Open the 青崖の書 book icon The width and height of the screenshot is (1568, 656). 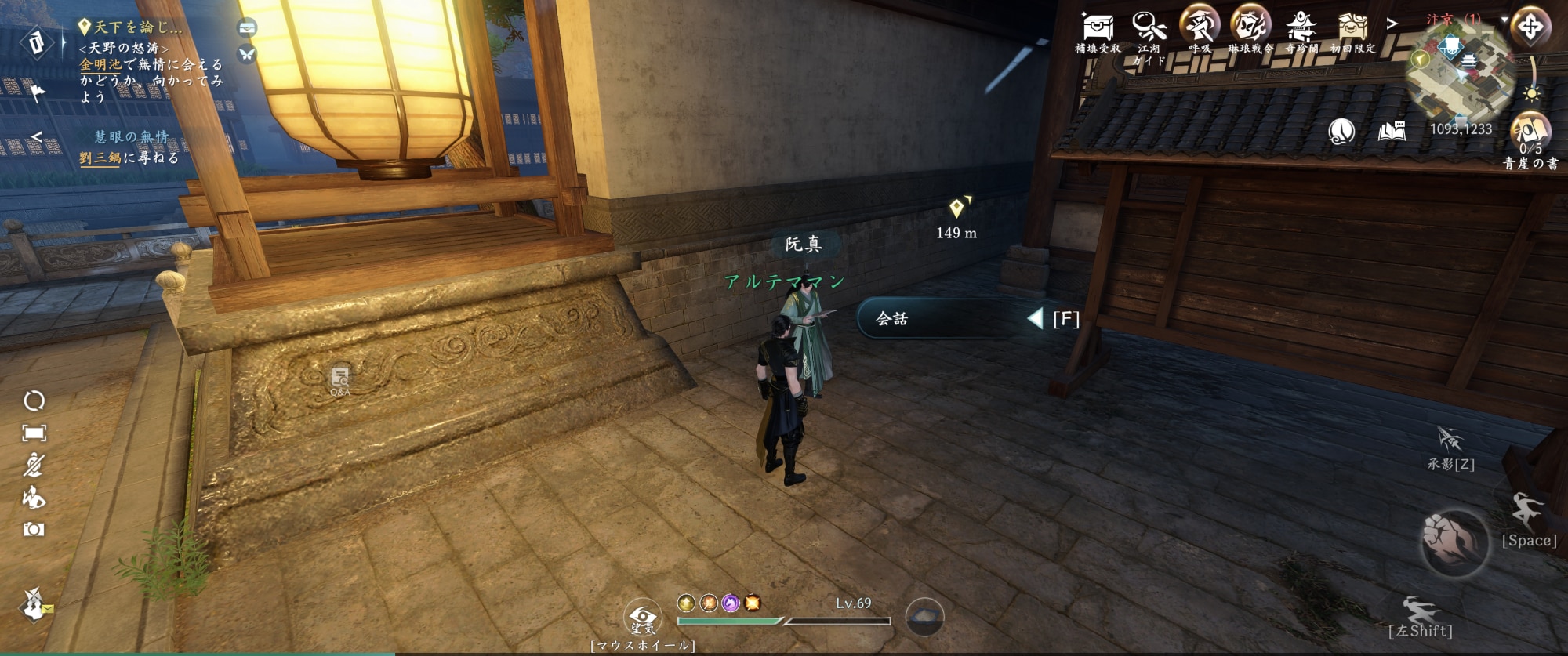[x=1530, y=133]
